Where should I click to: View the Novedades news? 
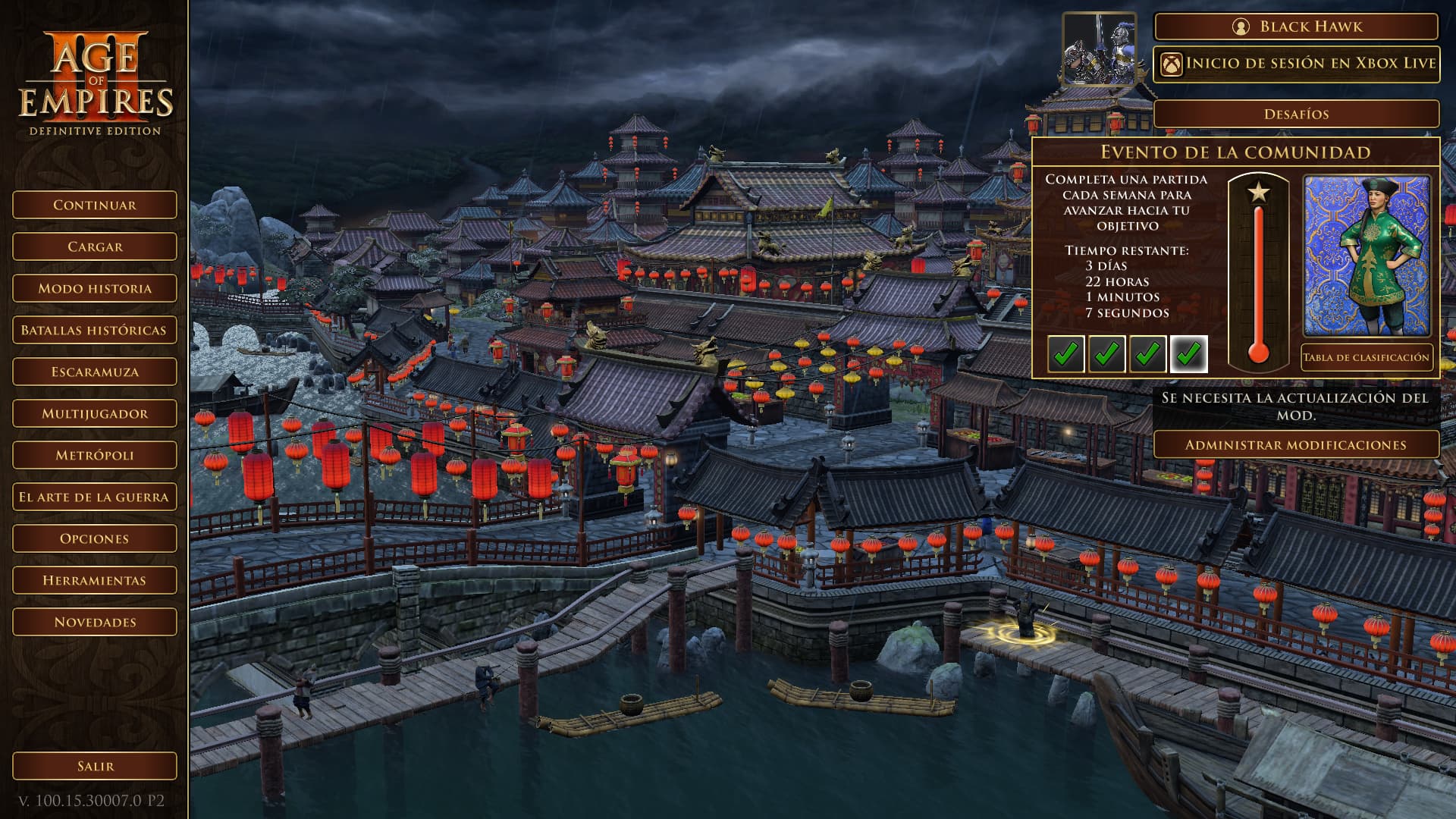pos(95,622)
